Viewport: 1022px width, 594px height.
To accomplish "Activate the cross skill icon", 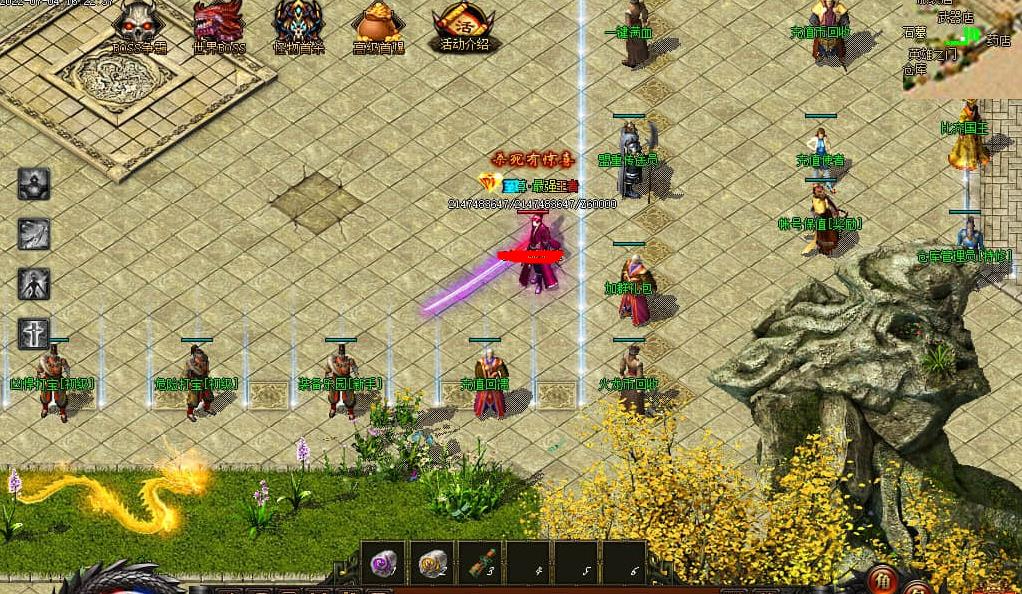I will 34,333.
